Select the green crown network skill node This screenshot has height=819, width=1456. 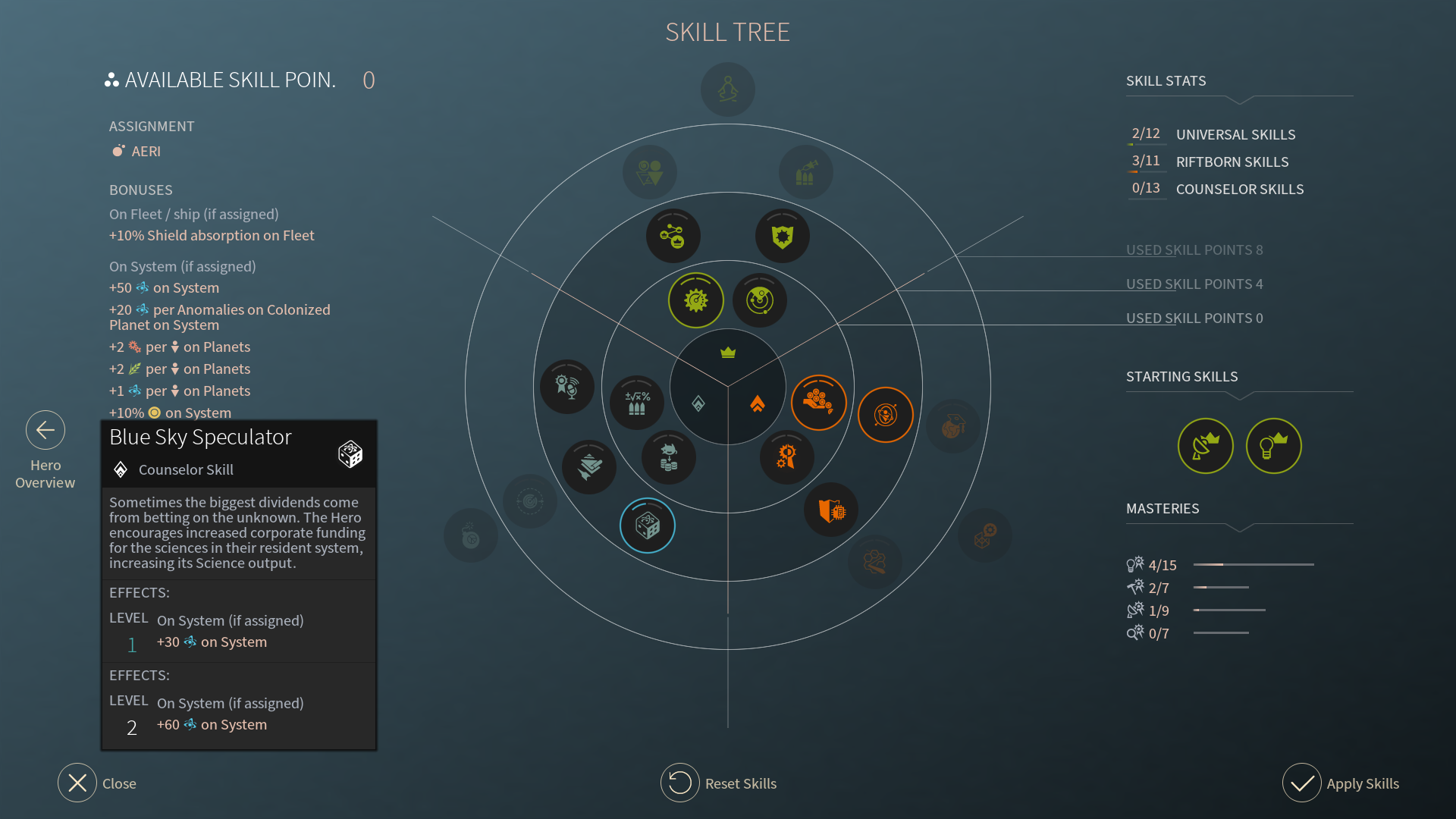pos(673,236)
